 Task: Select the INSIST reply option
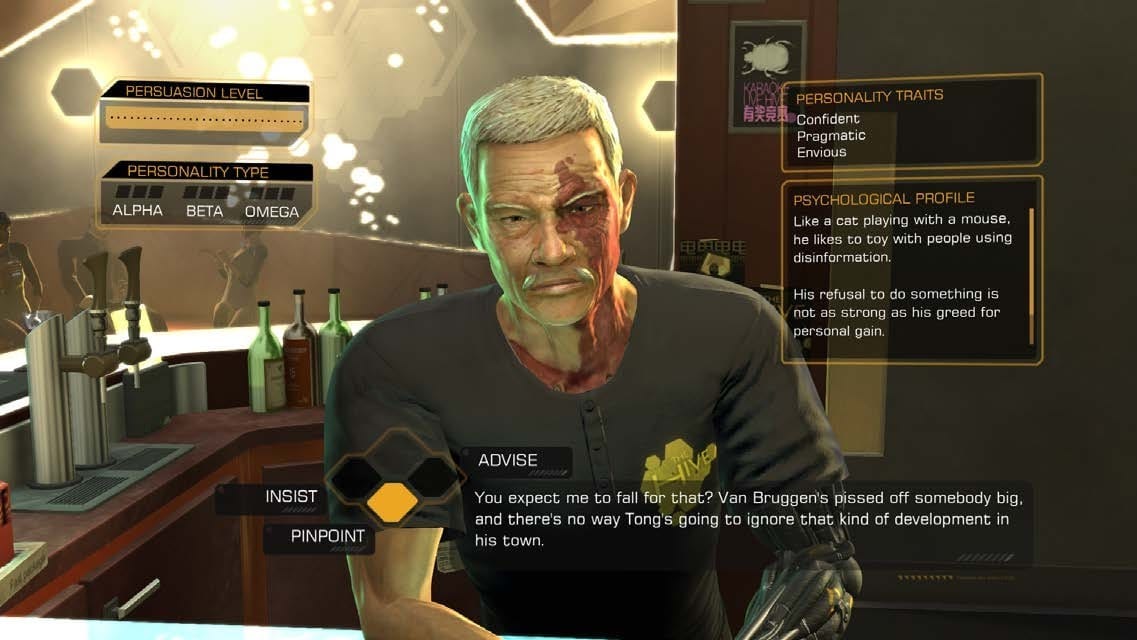(x=290, y=497)
